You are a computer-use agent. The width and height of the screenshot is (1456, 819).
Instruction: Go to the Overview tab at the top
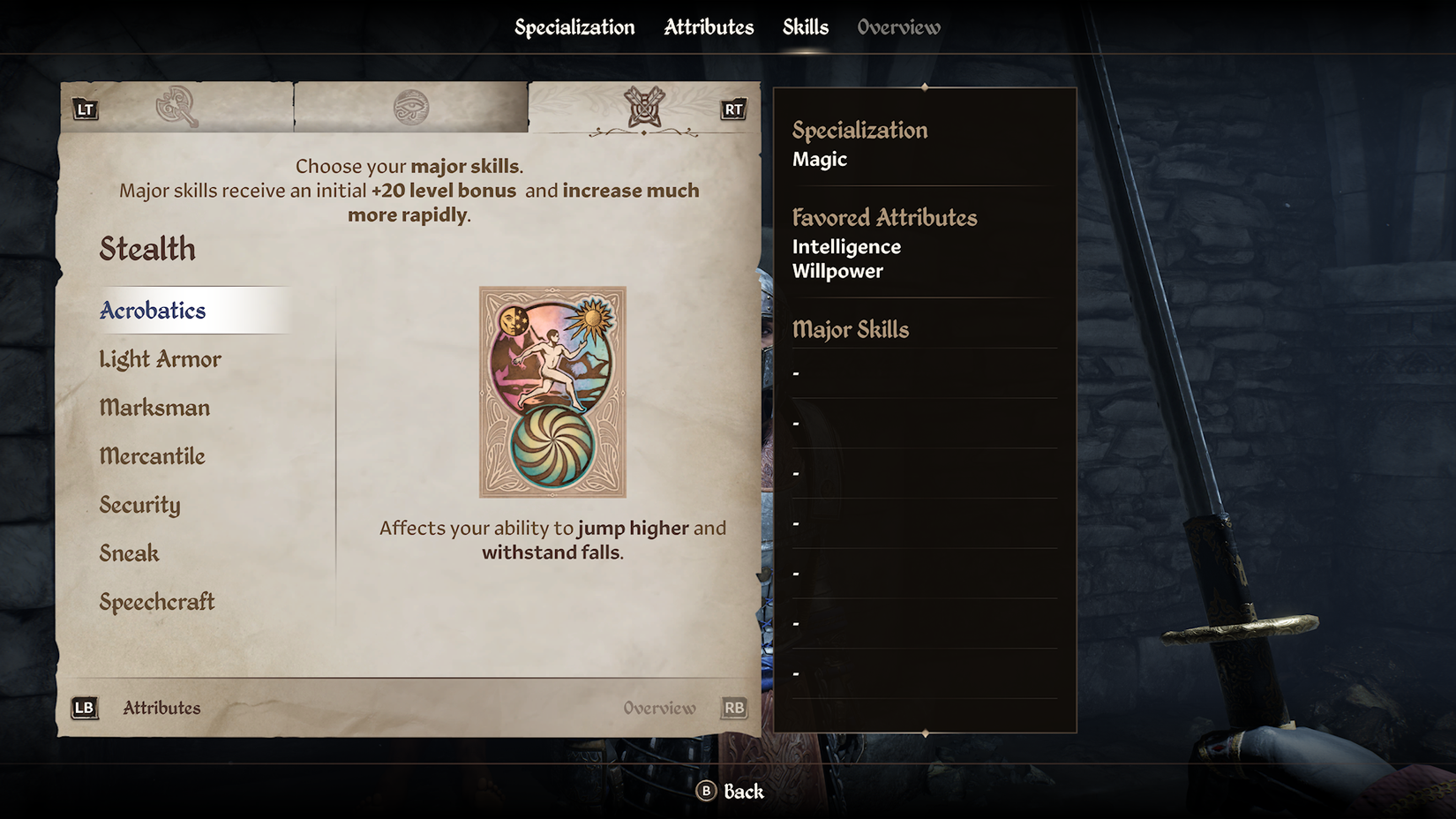click(x=898, y=27)
